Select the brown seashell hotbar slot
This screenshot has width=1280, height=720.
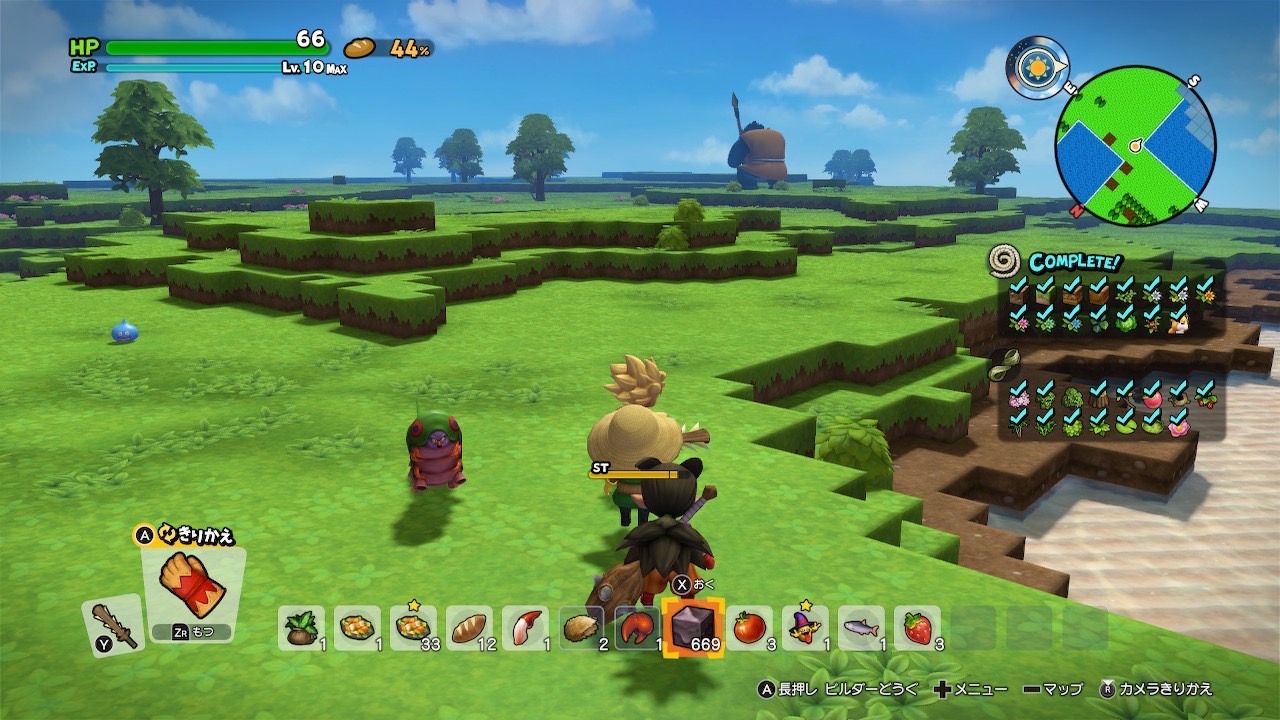point(581,628)
